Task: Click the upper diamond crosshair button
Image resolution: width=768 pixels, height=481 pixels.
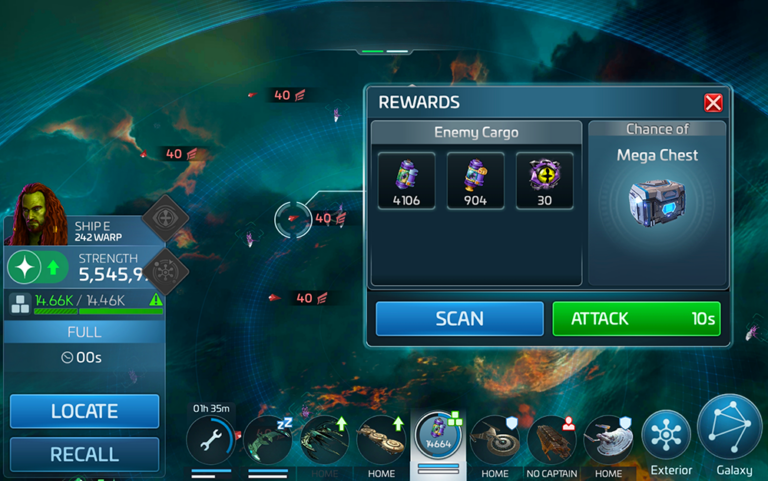Action: tap(164, 218)
